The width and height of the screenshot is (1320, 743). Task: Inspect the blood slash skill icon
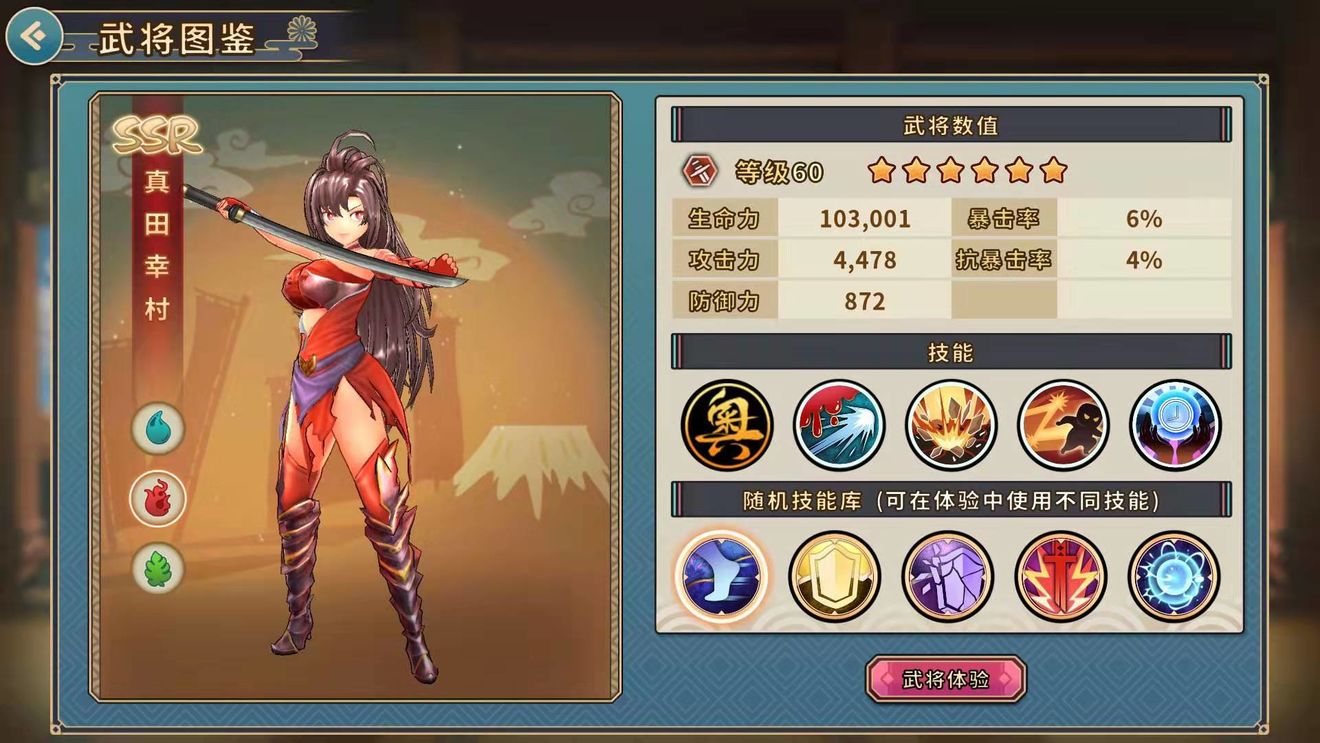click(839, 424)
